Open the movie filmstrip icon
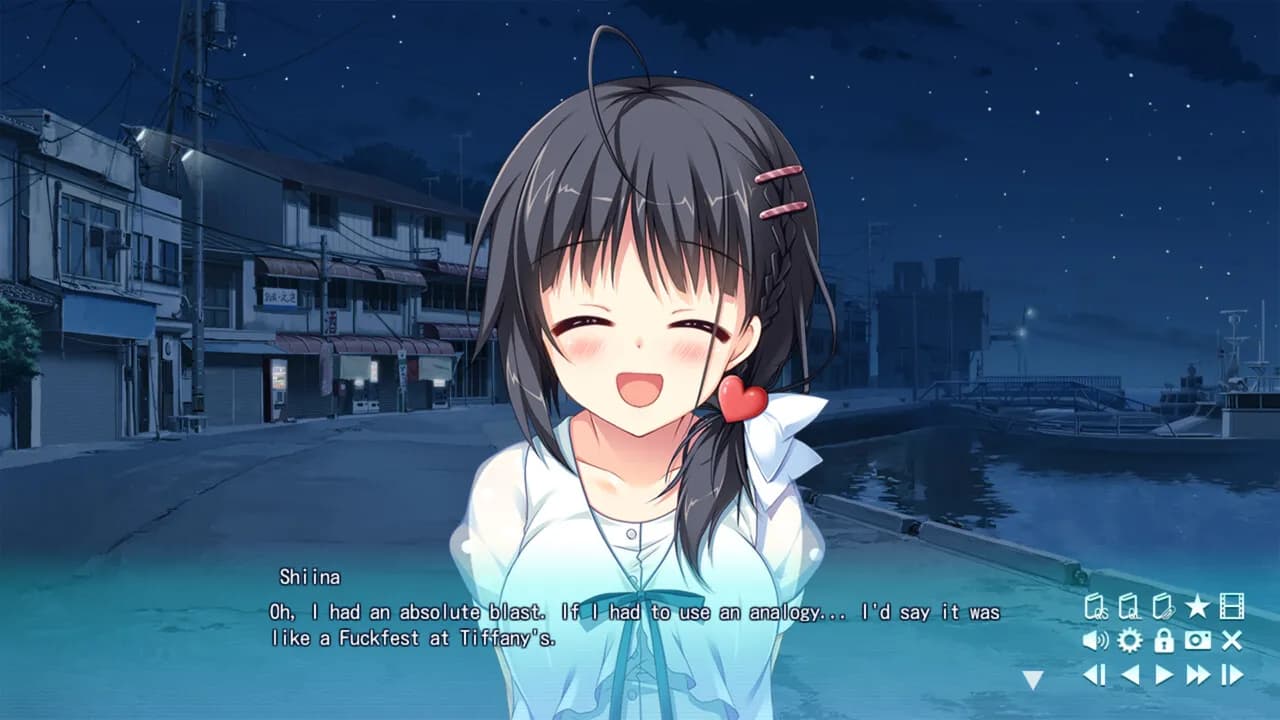The width and height of the screenshot is (1280, 720). point(1233,605)
